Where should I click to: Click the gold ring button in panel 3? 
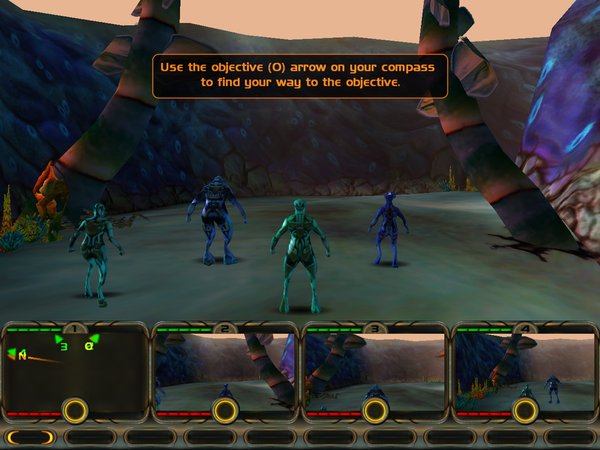[375, 410]
